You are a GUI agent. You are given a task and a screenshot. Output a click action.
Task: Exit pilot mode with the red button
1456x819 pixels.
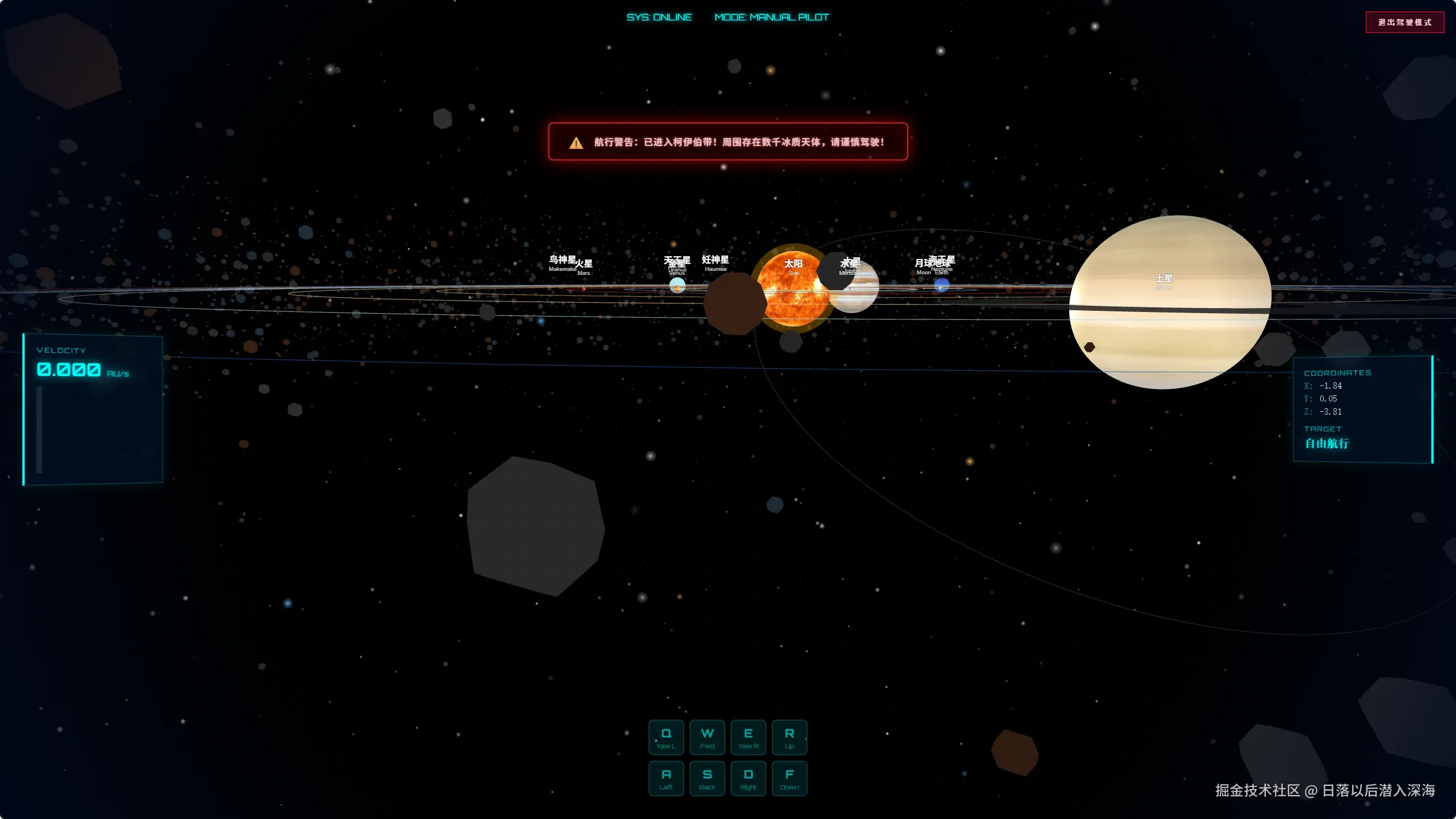tap(1405, 23)
